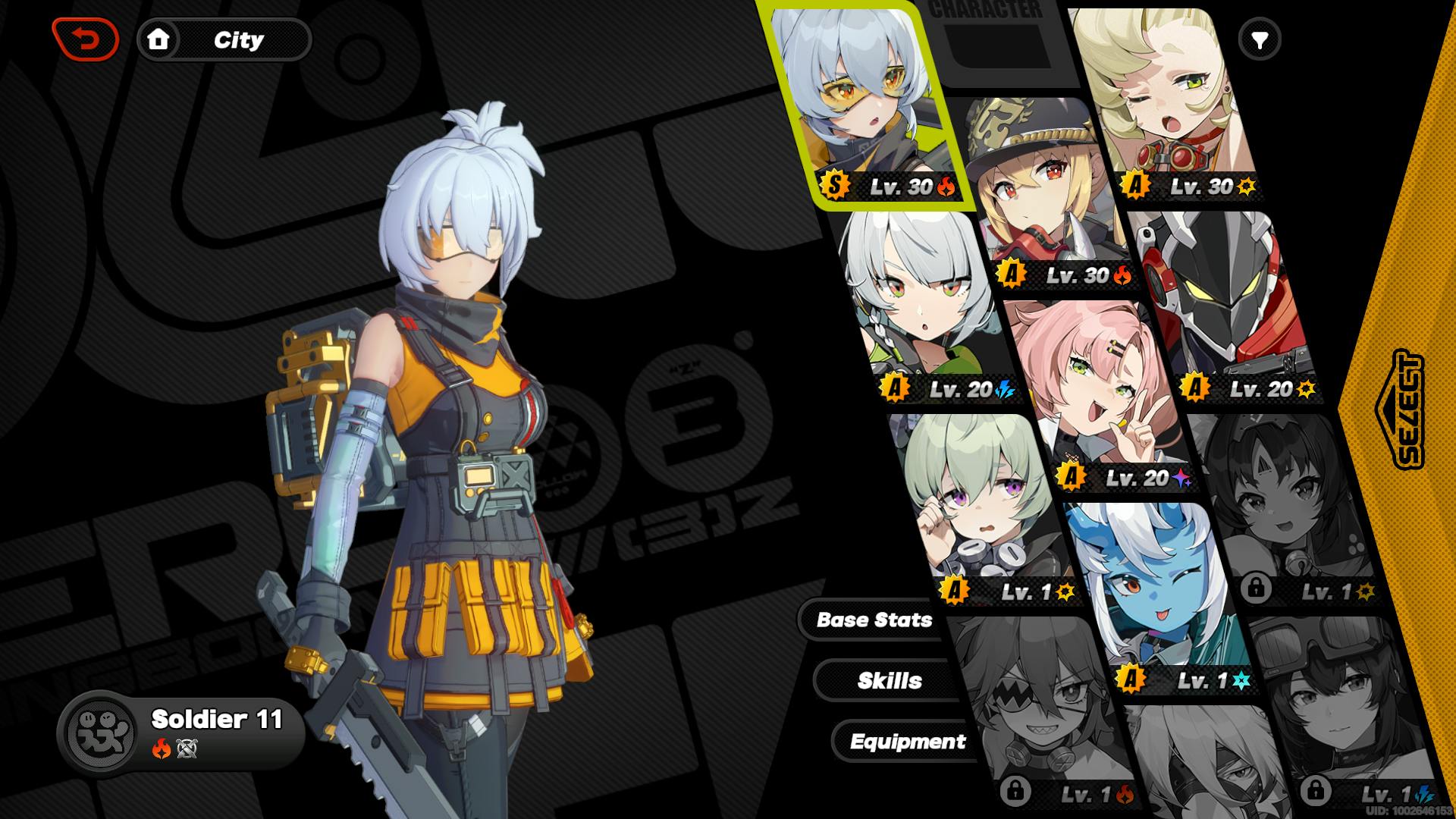Click the fire attribute icon under Soldier 11
1456x819 pixels.
(x=161, y=748)
